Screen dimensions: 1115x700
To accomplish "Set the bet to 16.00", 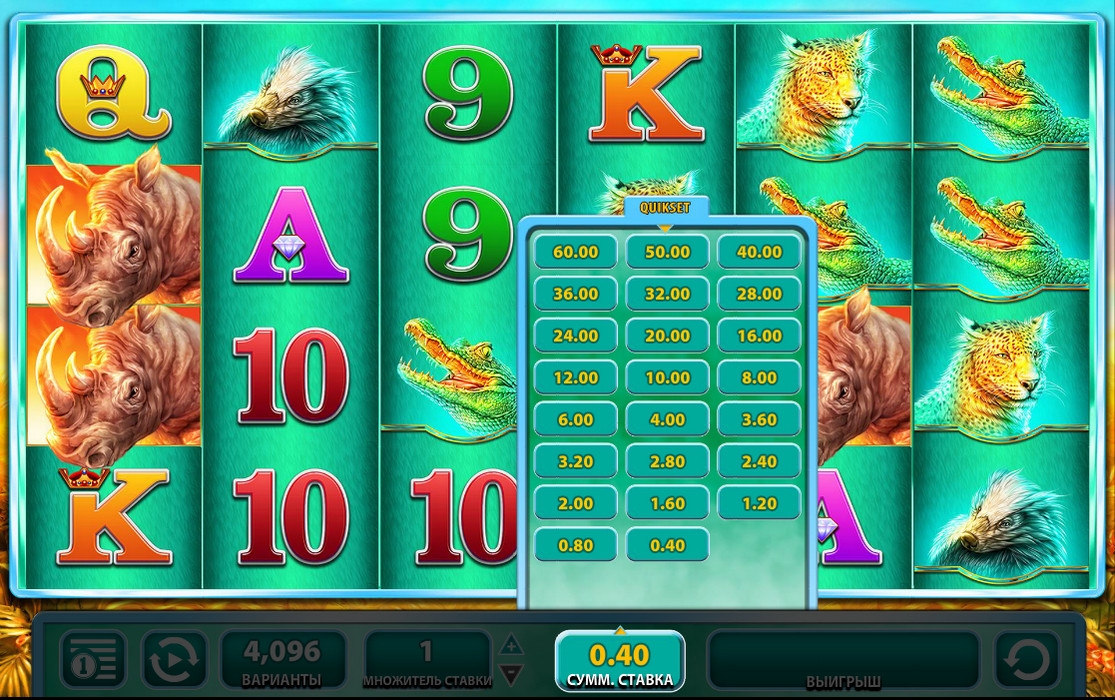I will (x=759, y=336).
